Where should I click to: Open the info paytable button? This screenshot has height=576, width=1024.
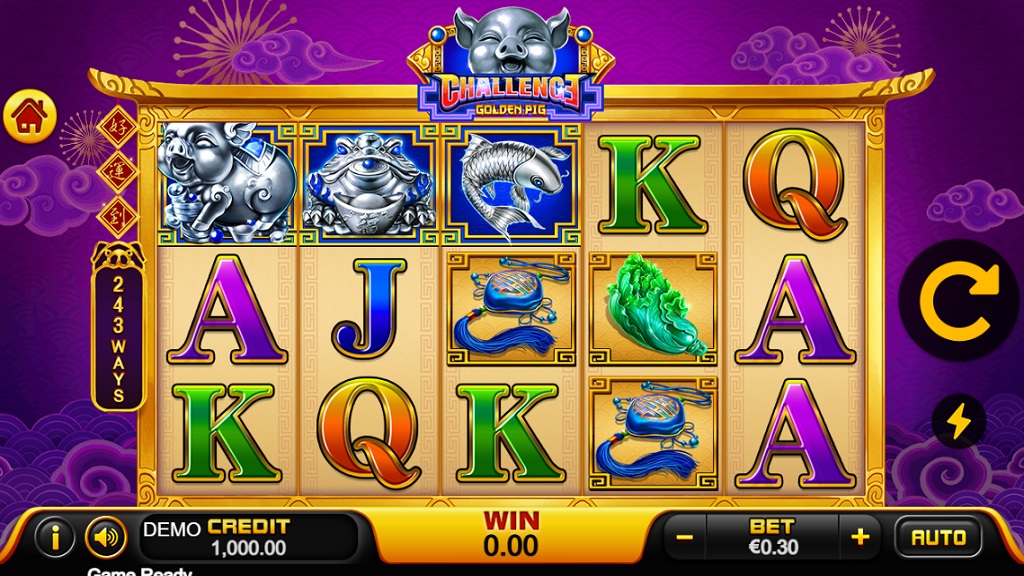[x=55, y=538]
